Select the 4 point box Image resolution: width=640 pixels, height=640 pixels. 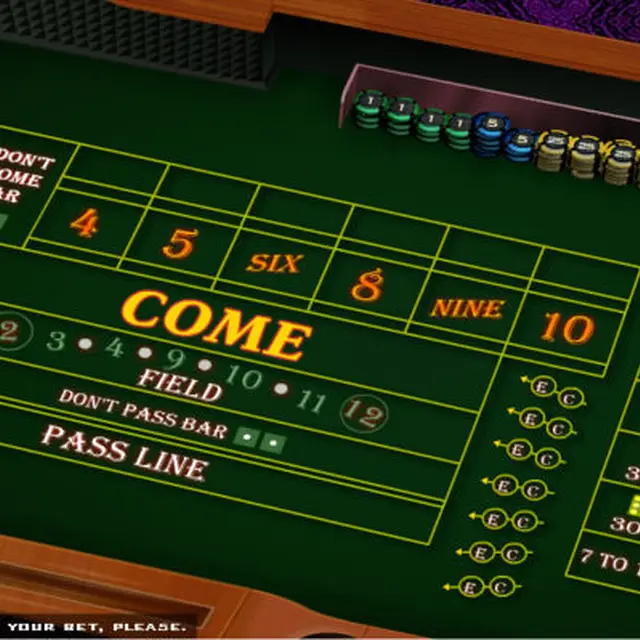(x=84, y=224)
